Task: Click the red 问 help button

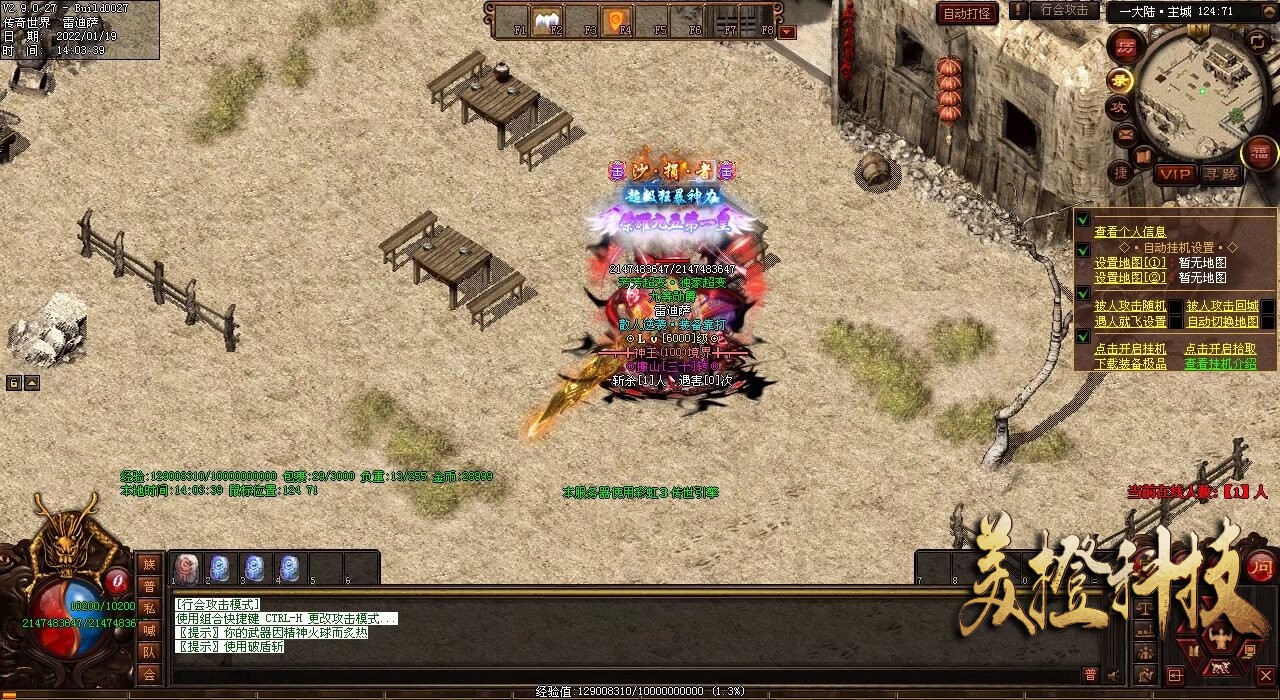Action: click(1261, 564)
